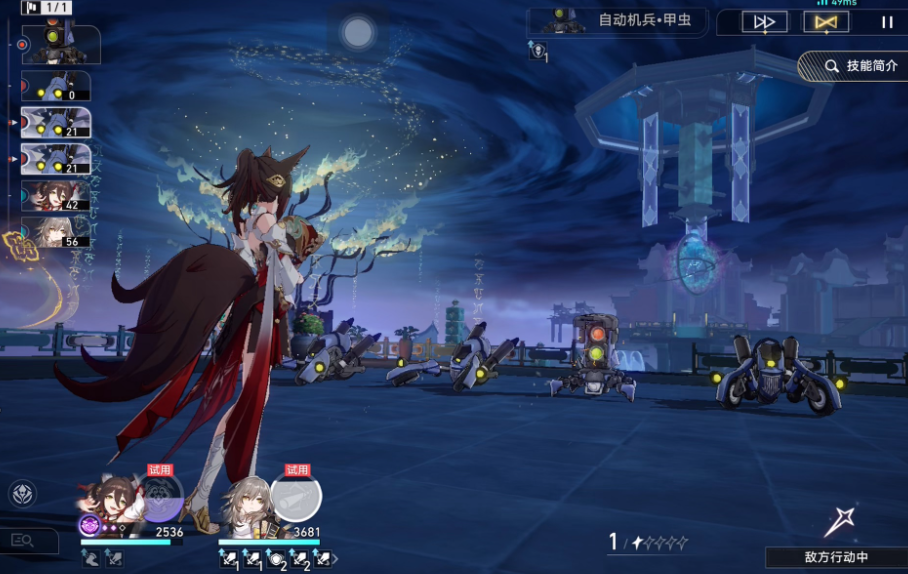Select the 自动机兵•甲虫 enemy info panel
The image size is (908, 574).
click(x=619, y=21)
